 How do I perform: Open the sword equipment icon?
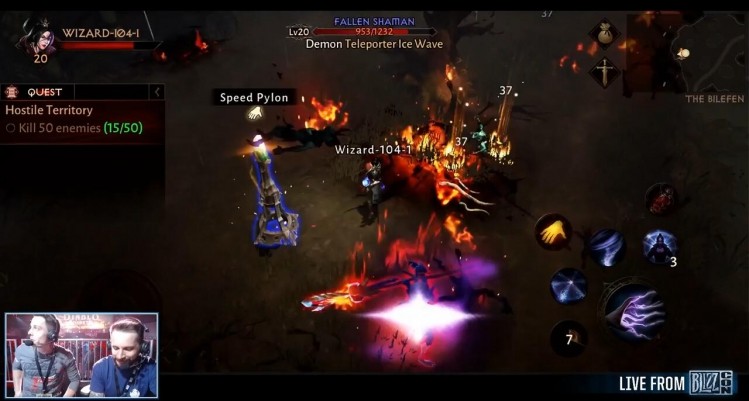[x=604, y=72]
